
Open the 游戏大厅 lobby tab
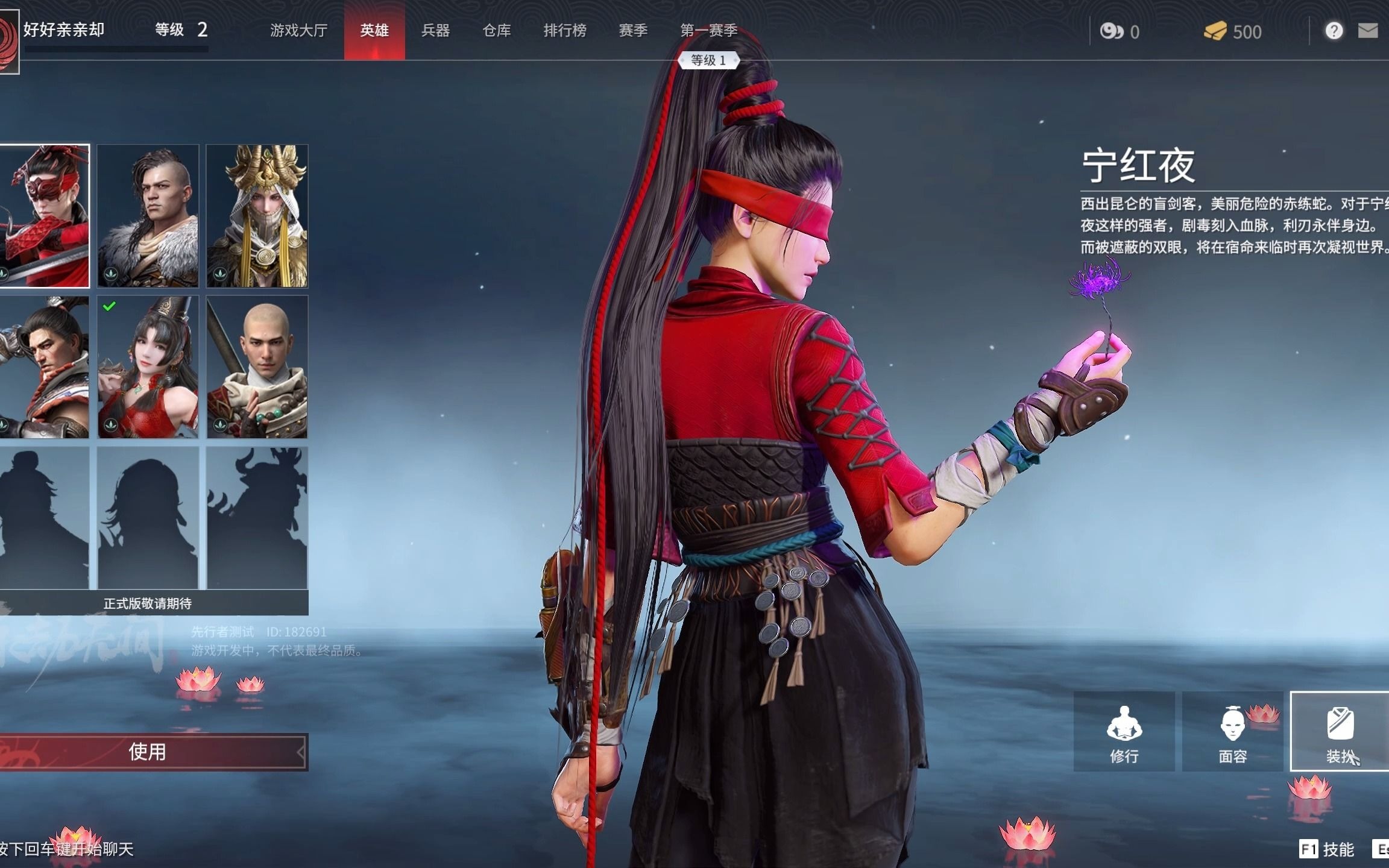tap(298, 30)
